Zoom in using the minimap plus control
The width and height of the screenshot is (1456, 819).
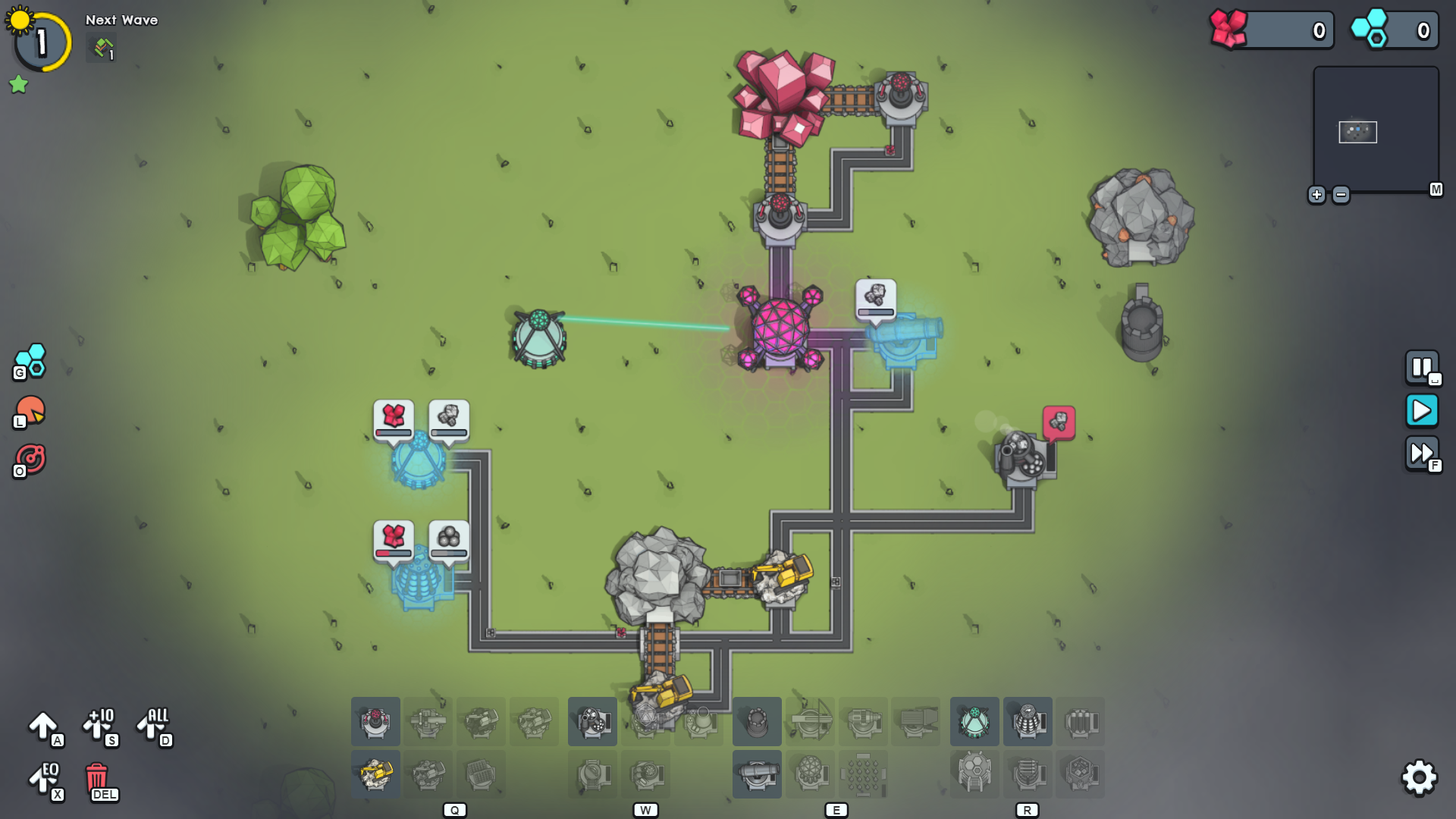coord(1318,195)
